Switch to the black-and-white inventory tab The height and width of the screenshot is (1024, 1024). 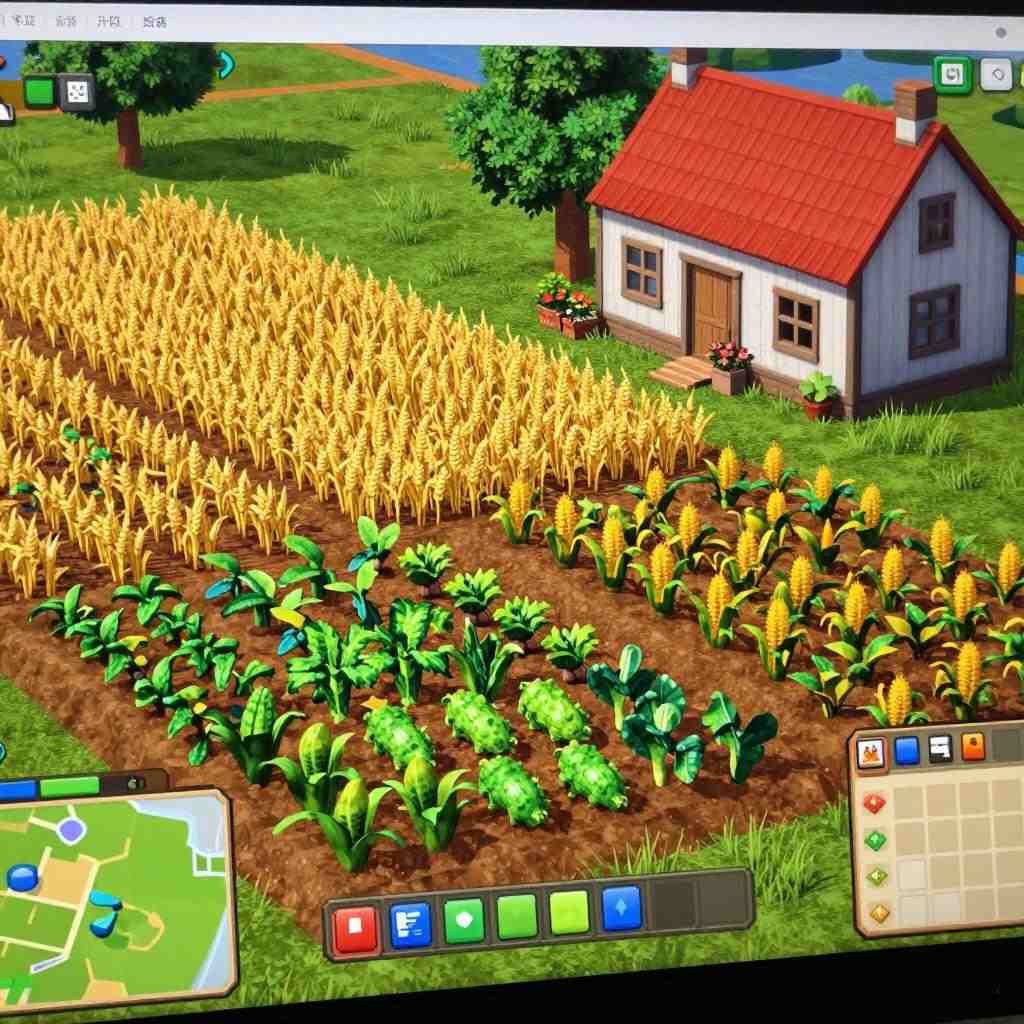939,748
